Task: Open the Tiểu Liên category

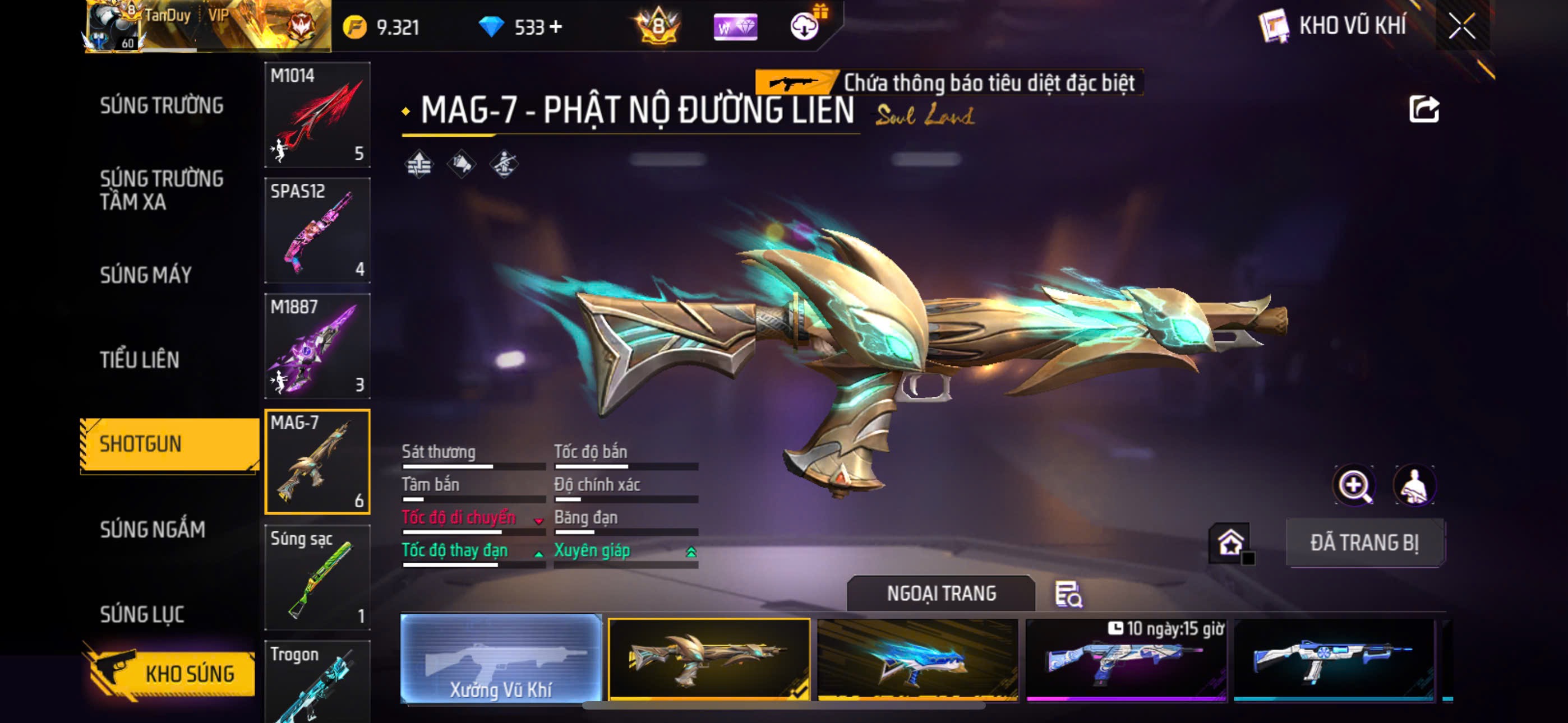Action: point(140,360)
